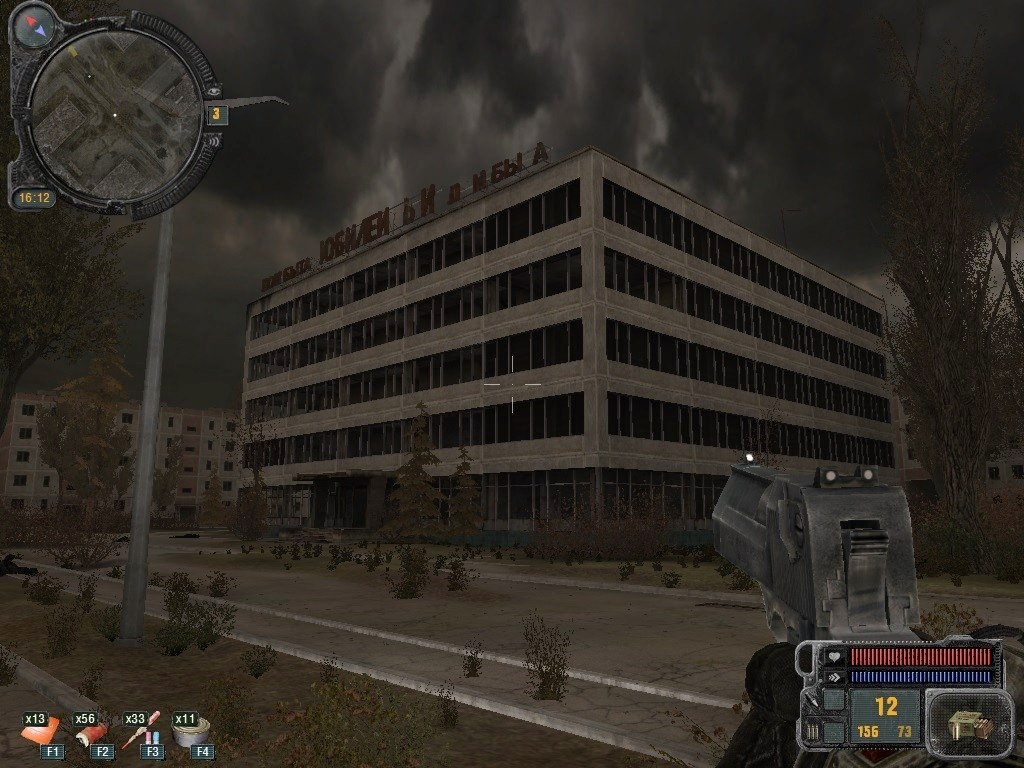Click the circular minimap

113,115
